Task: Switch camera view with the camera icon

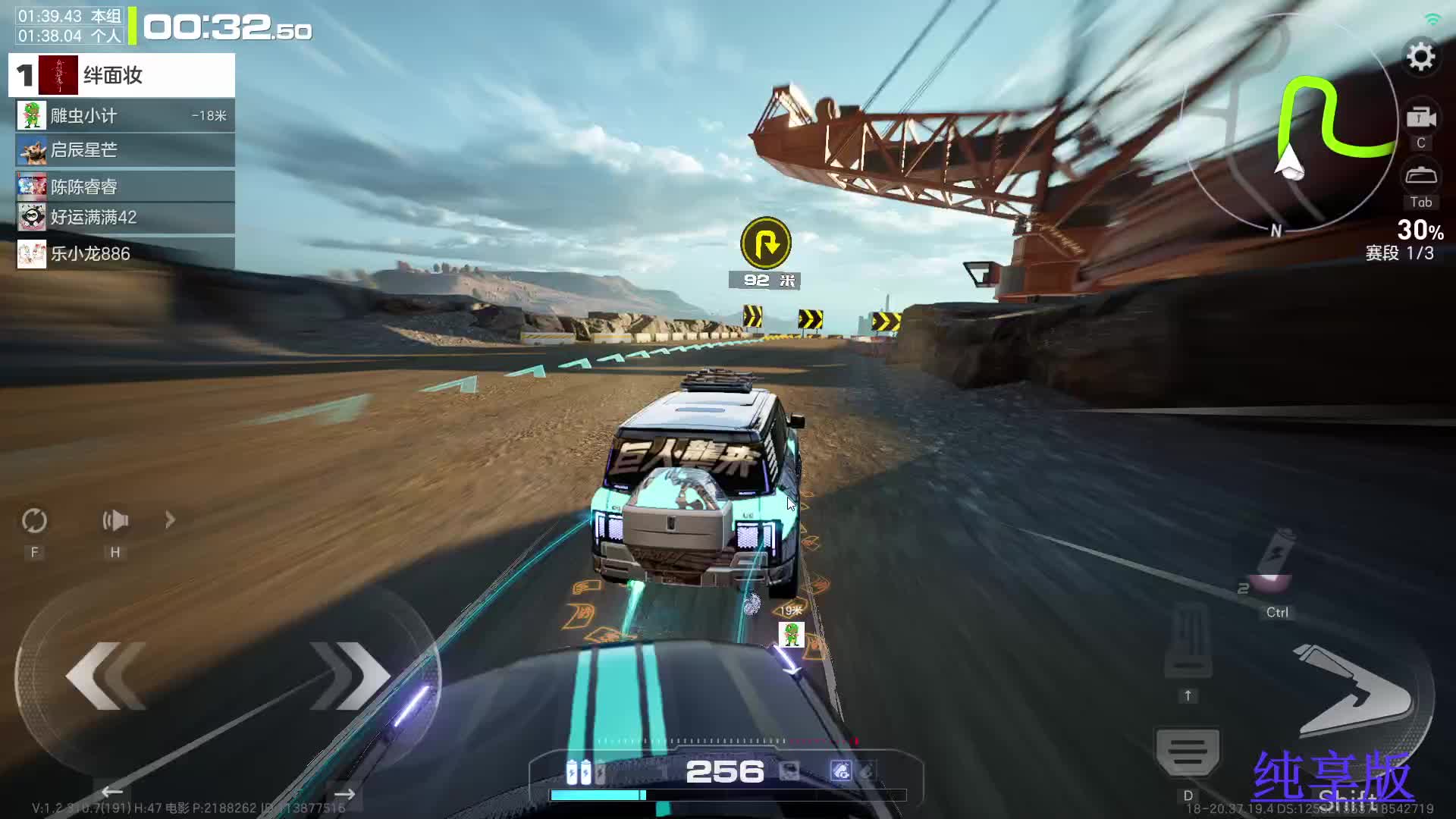Action: tap(1420, 118)
